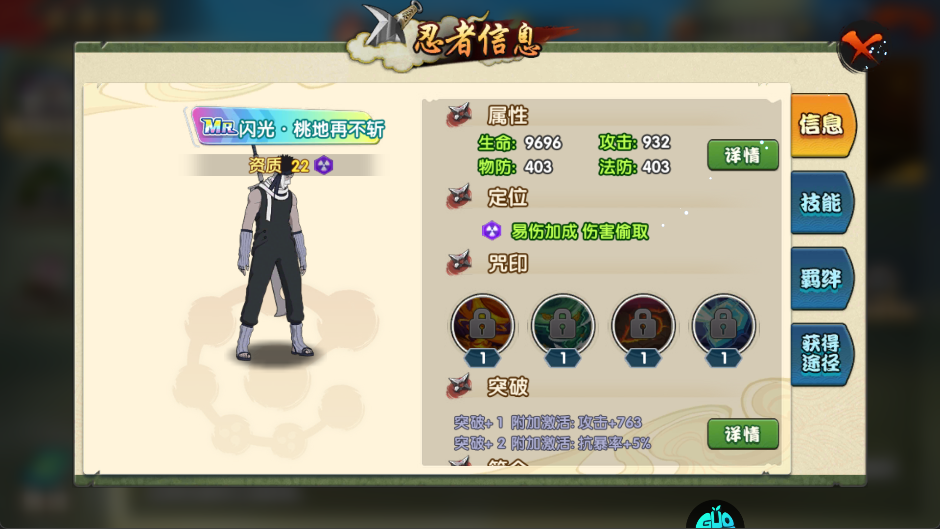The height and width of the screenshot is (529, 940).
Task: Click the purple role icon beside 易伤加成
Action: (x=492, y=231)
